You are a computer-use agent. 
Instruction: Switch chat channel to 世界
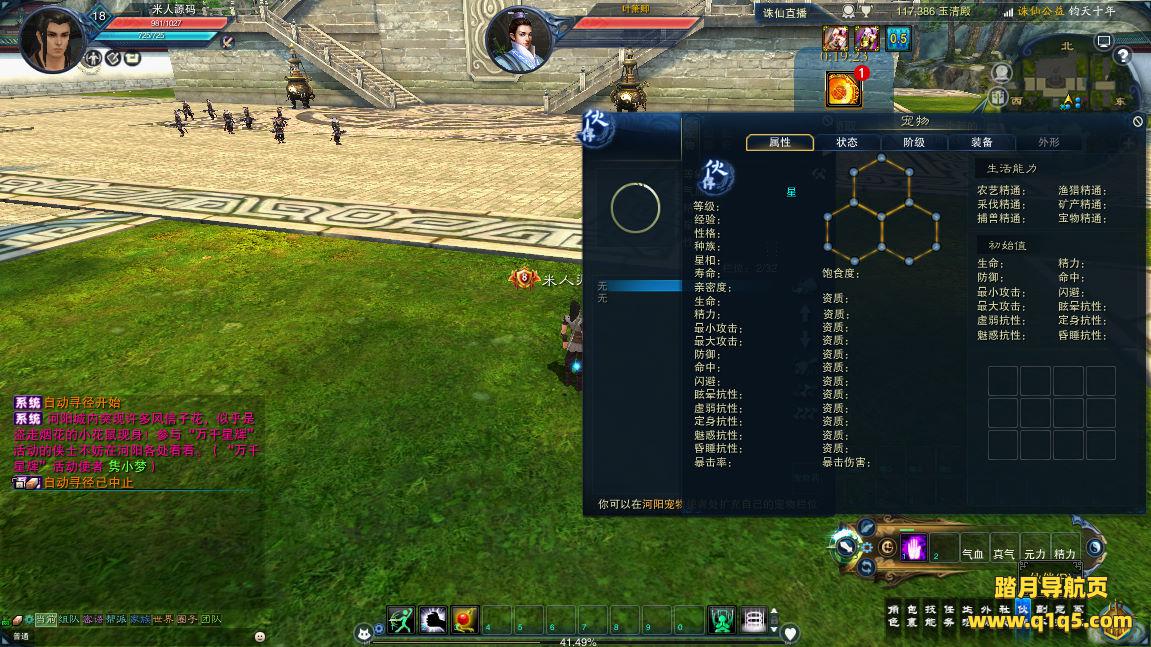pos(162,620)
